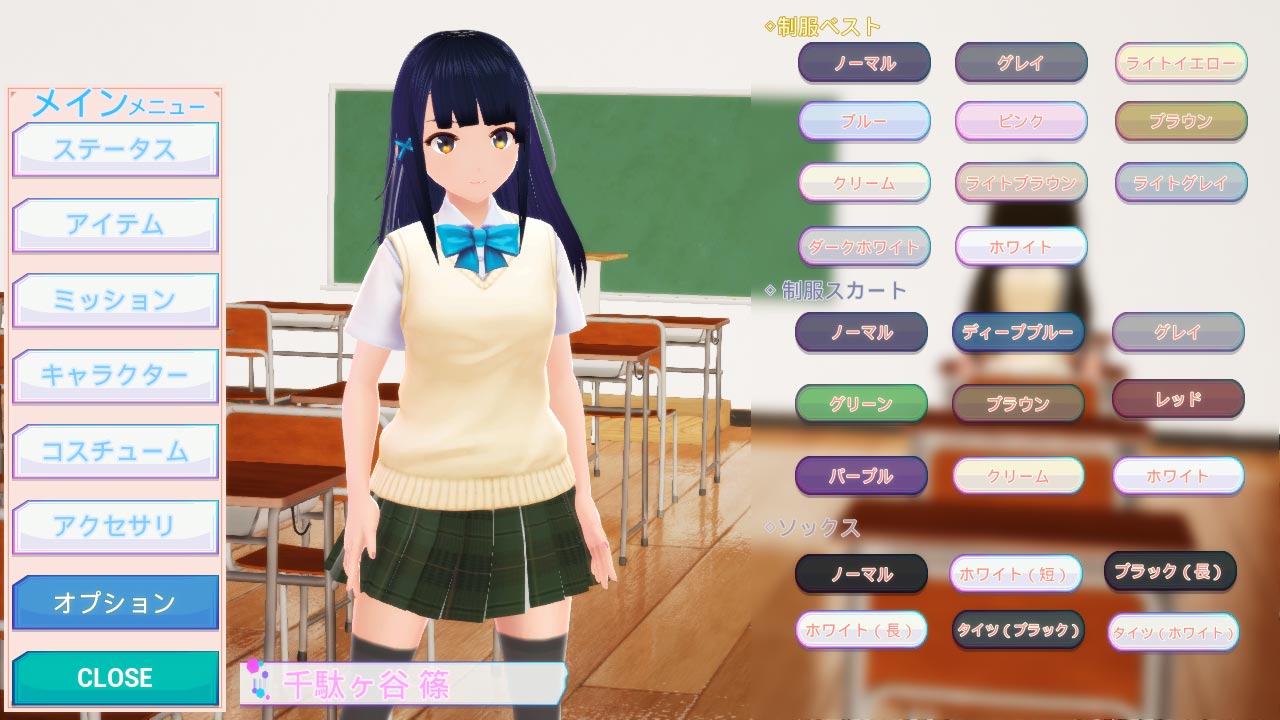Select the ブルー vest color

click(x=864, y=121)
